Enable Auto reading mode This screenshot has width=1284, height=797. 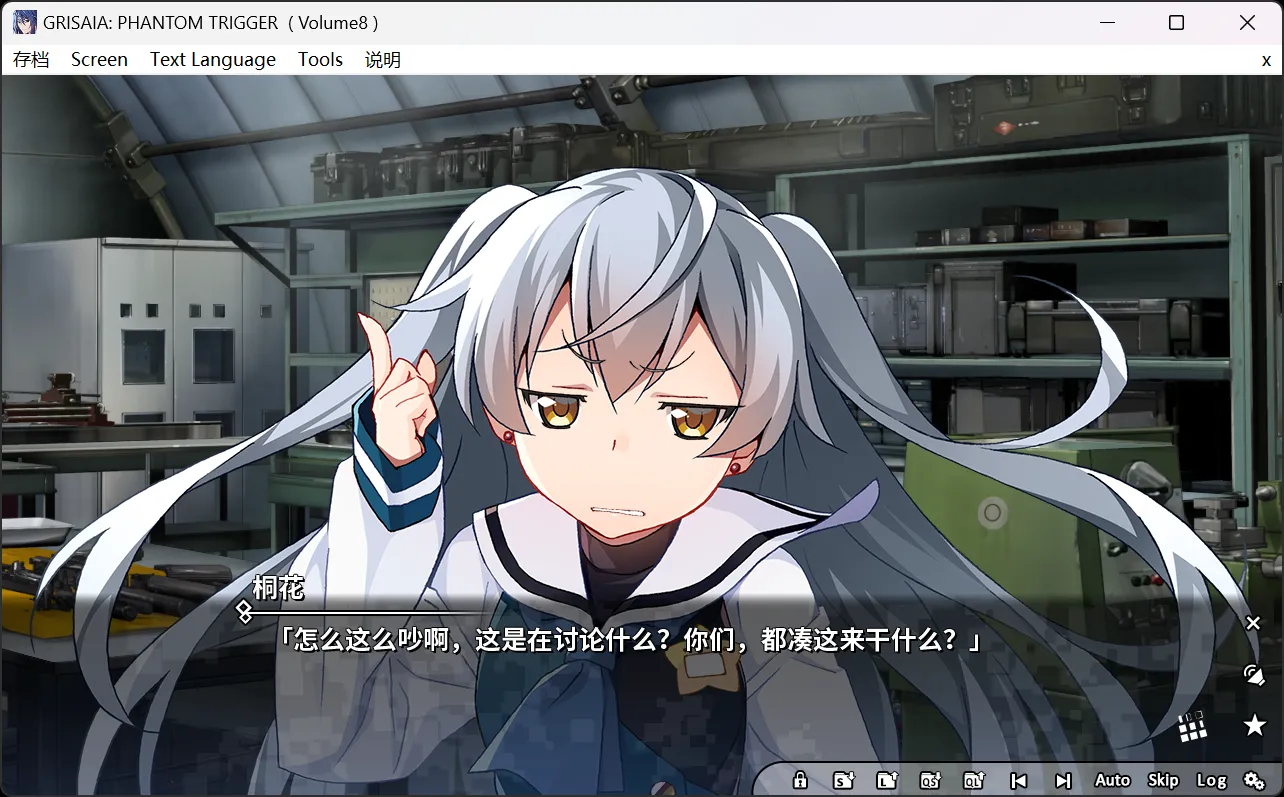[1112, 780]
